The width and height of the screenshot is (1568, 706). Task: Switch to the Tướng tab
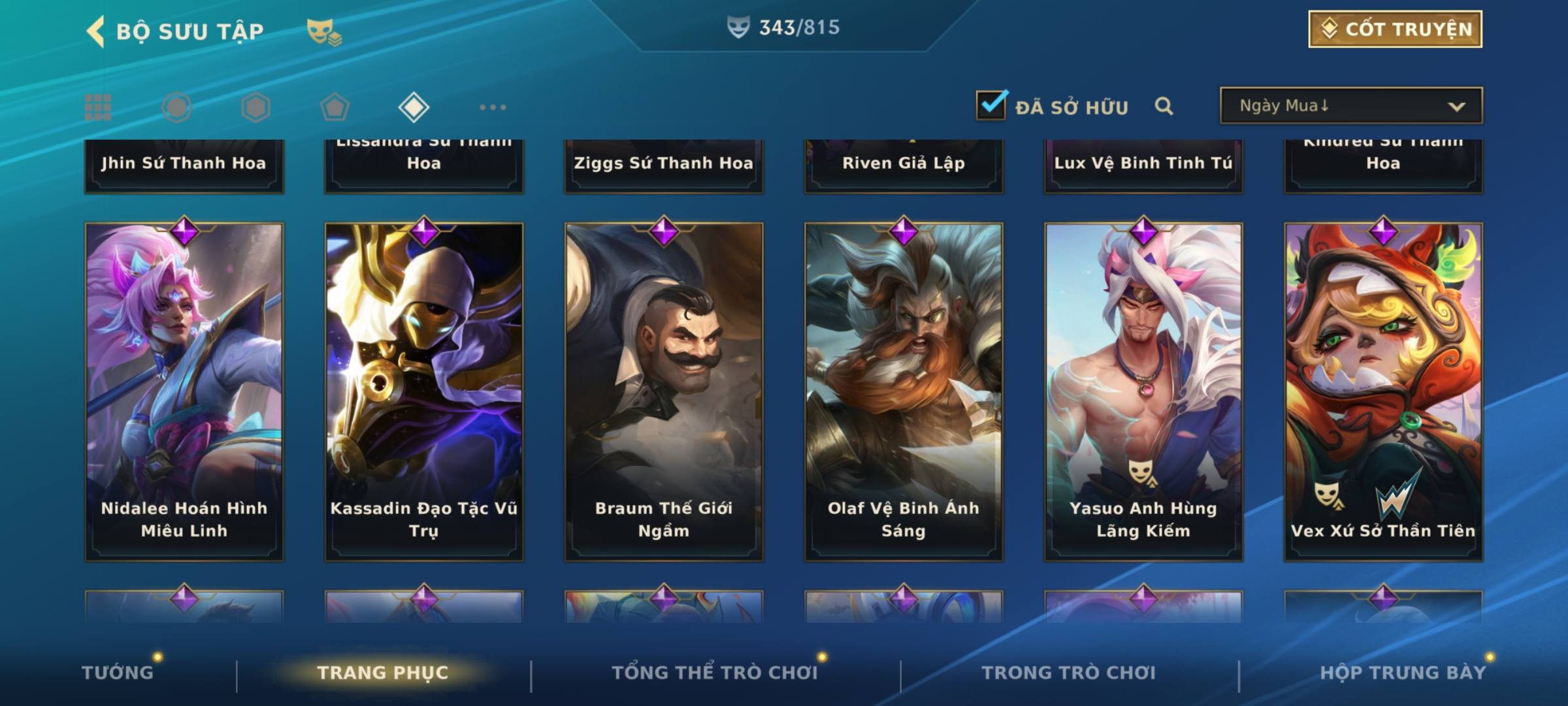click(118, 673)
